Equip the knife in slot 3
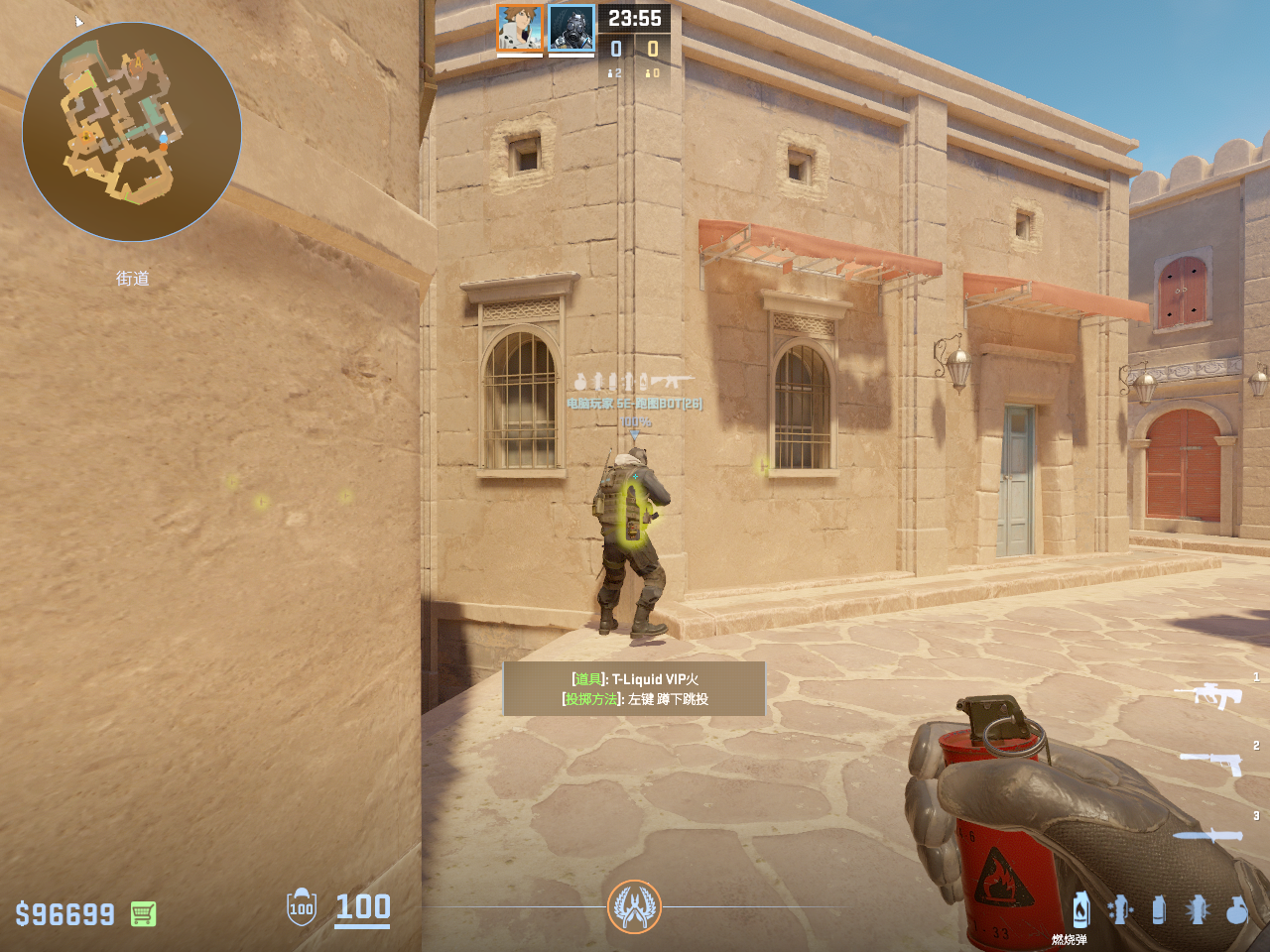Viewport: 1270px width, 952px height. tap(1207, 835)
